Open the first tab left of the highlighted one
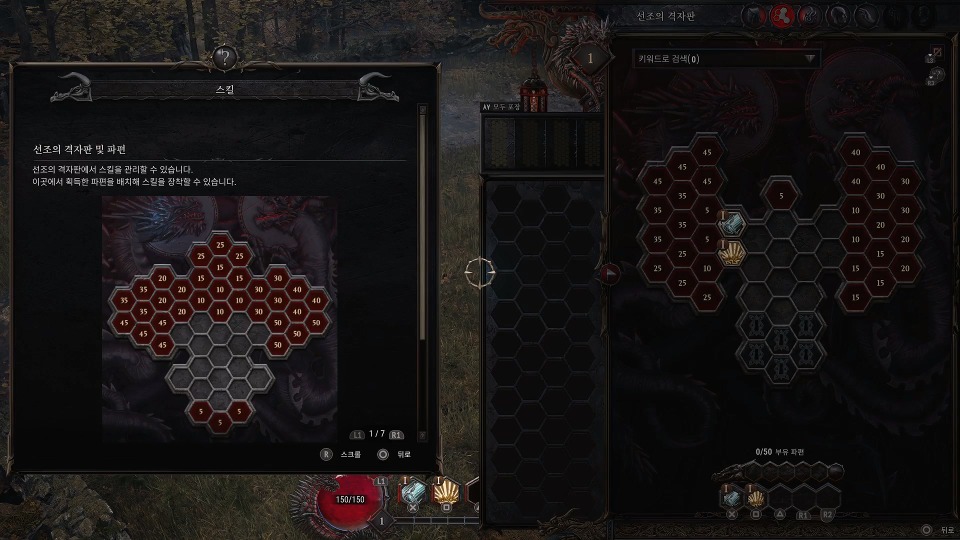The height and width of the screenshot is (540, 960). pyautogui.click(x=756, y=16)
